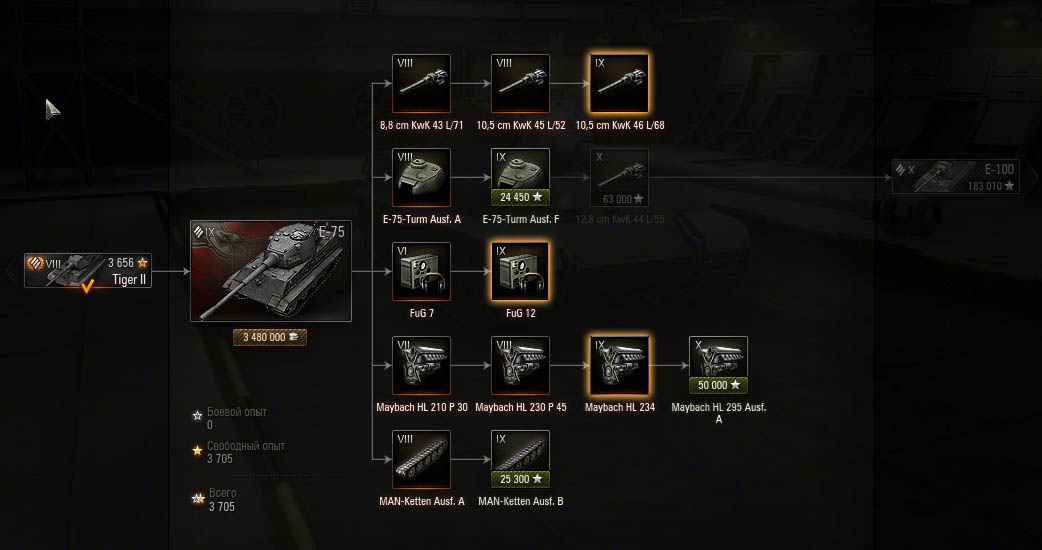Choose the FuG 7 radio module
The width and height of the screenshot is (1042, 550).
click(421, 271)
